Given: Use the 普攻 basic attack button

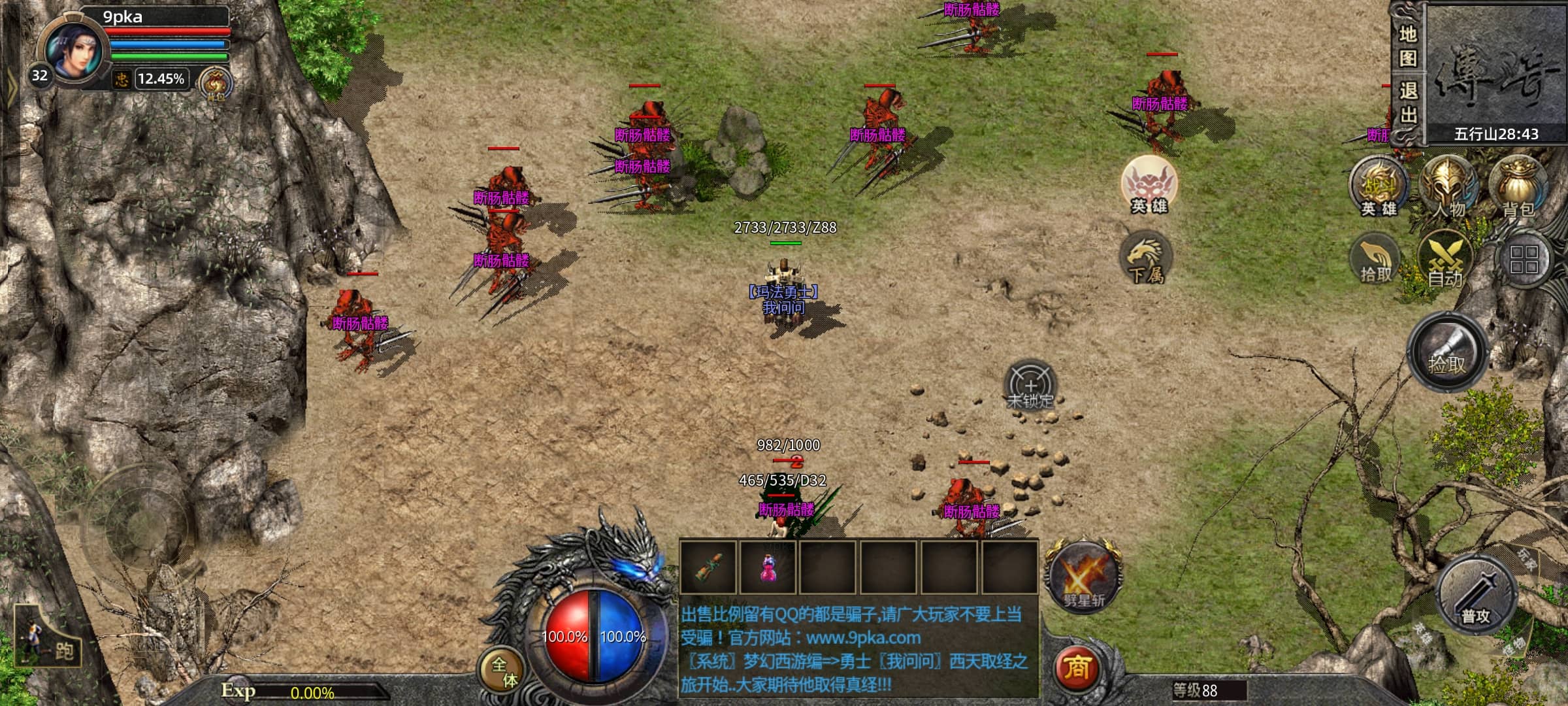Looking at the screenshot, I should point(1475,596).
